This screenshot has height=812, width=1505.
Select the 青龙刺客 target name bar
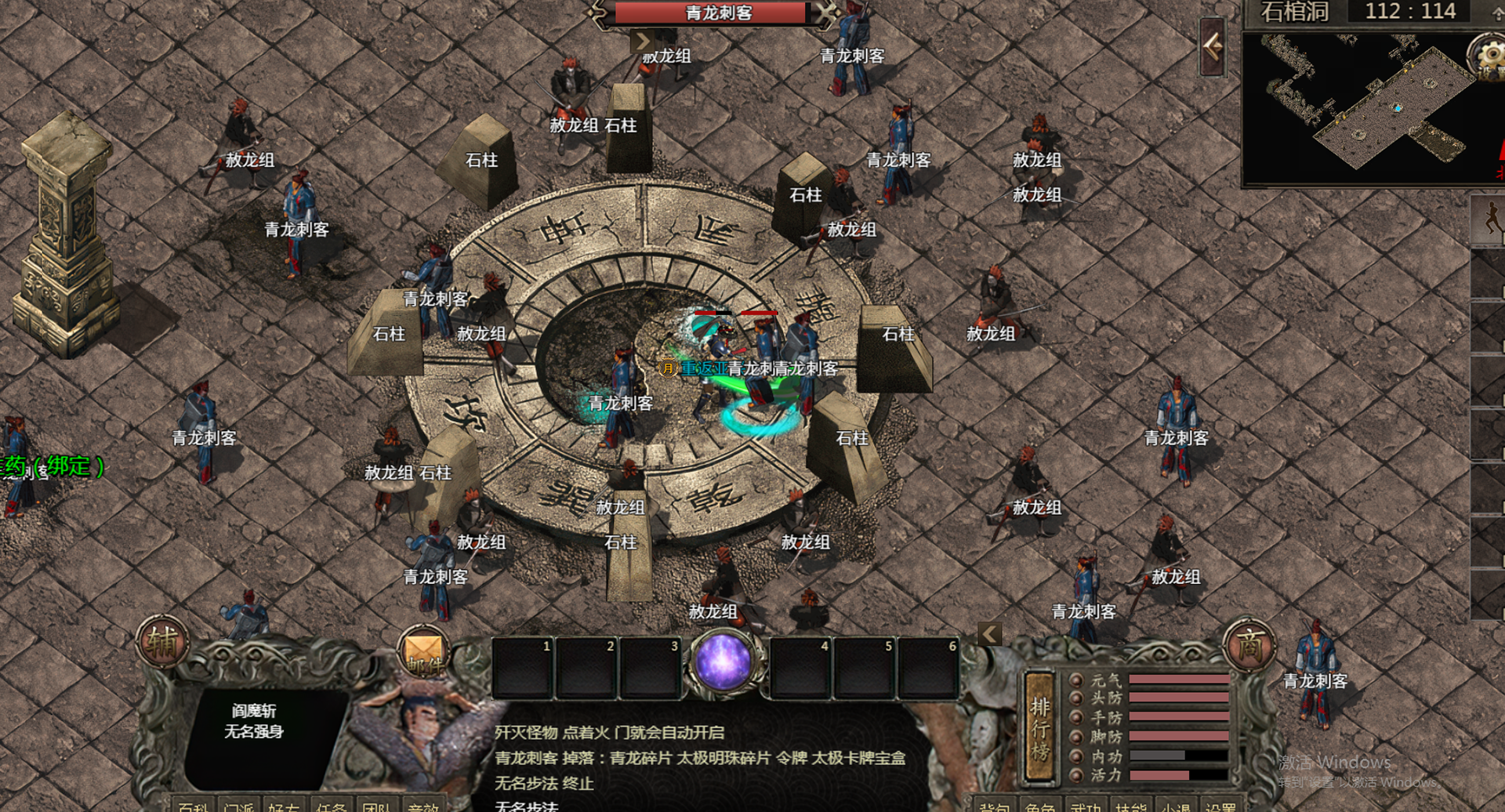point(716,13)
